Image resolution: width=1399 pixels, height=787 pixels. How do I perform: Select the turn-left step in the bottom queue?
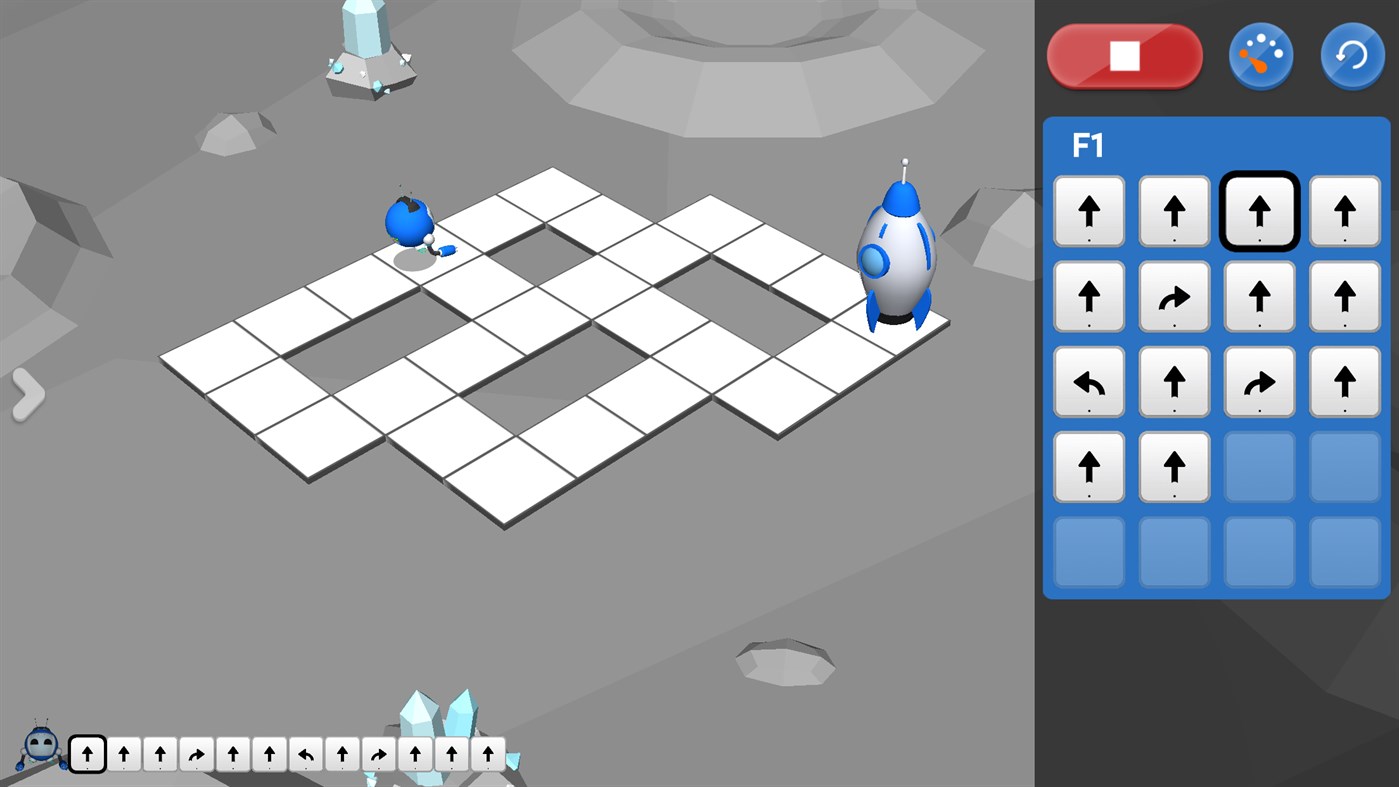[x=303, y=754]
